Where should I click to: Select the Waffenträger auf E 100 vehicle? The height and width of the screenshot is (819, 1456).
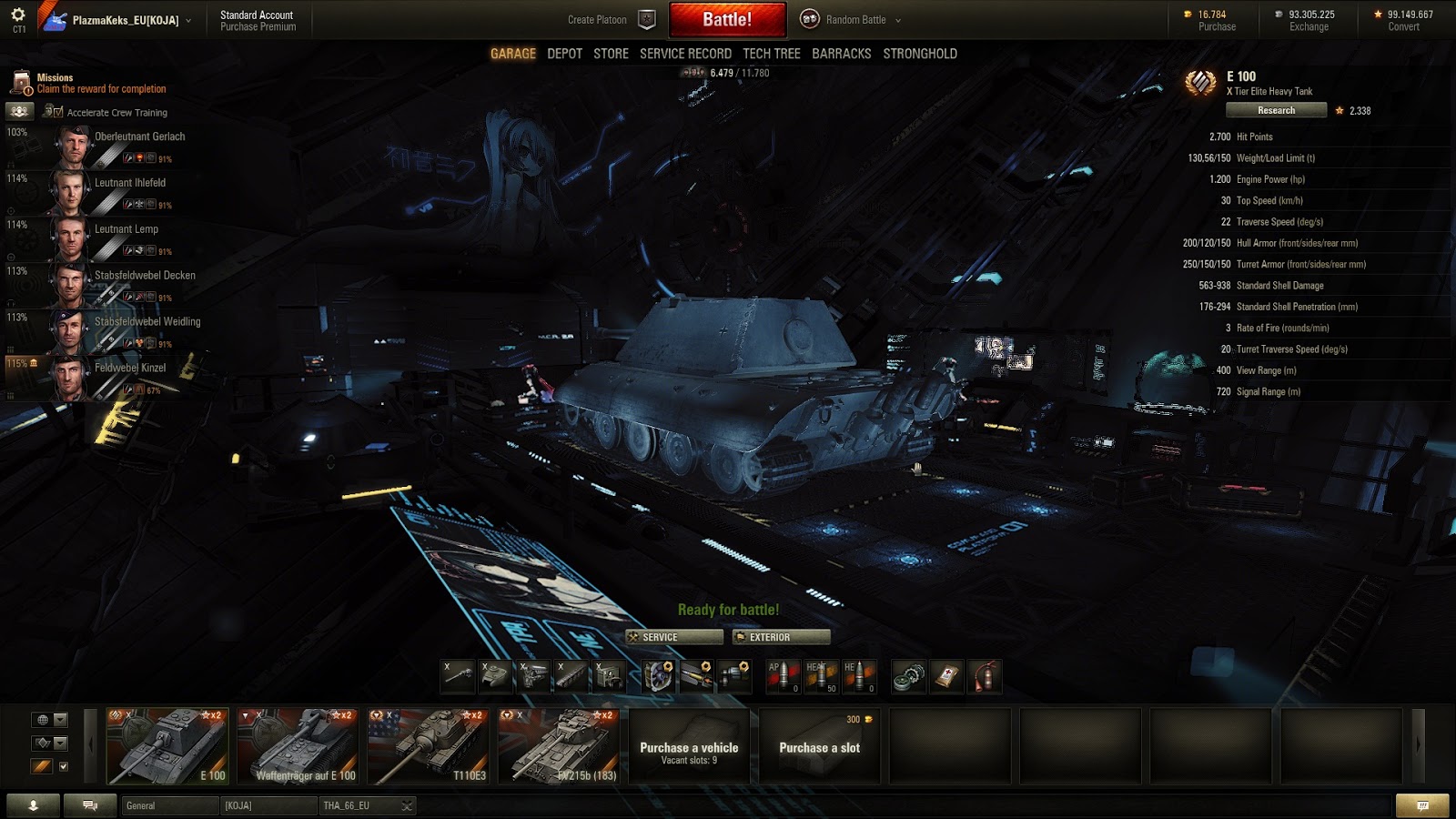tap(298, 746)
